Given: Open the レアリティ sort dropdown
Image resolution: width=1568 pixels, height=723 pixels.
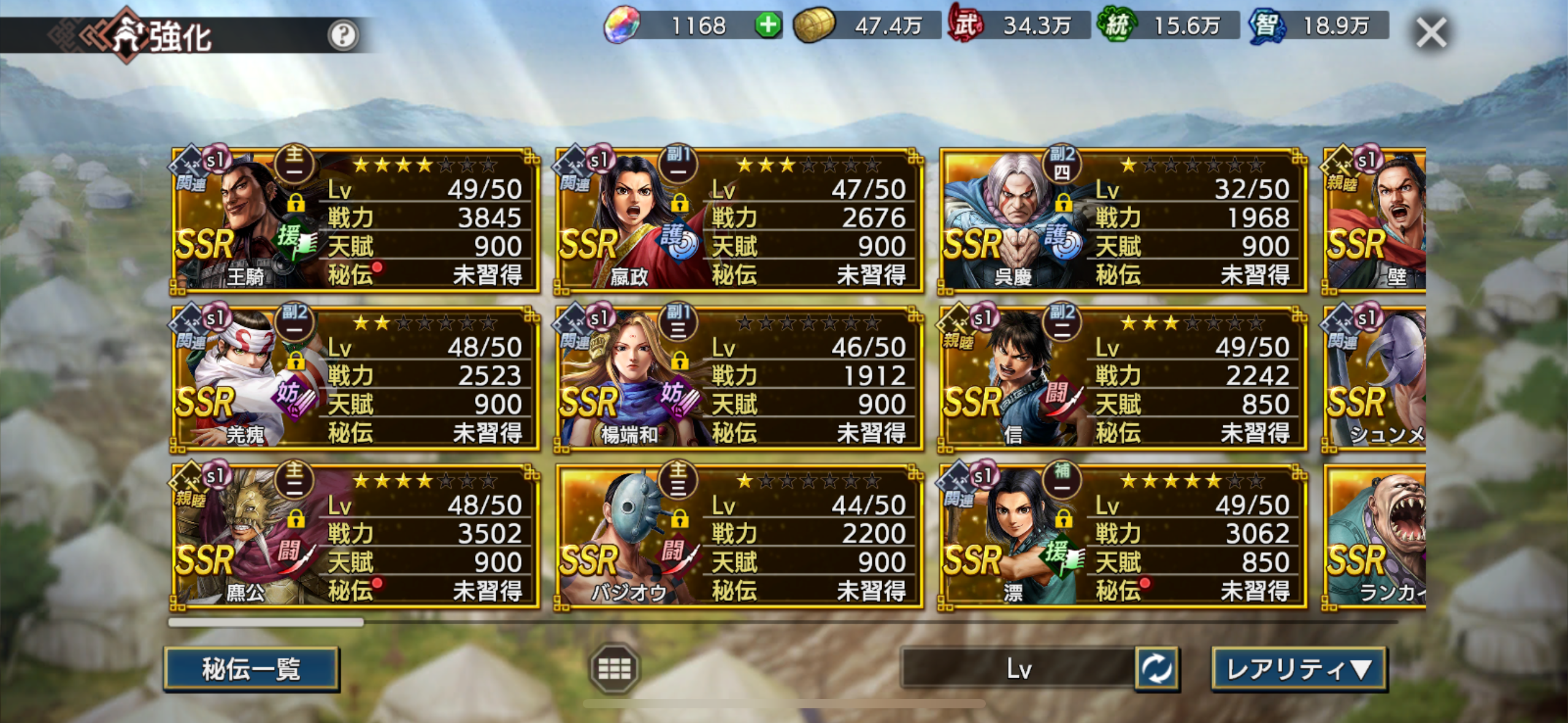Looking at the screenshot, I should pos(1299,668).
